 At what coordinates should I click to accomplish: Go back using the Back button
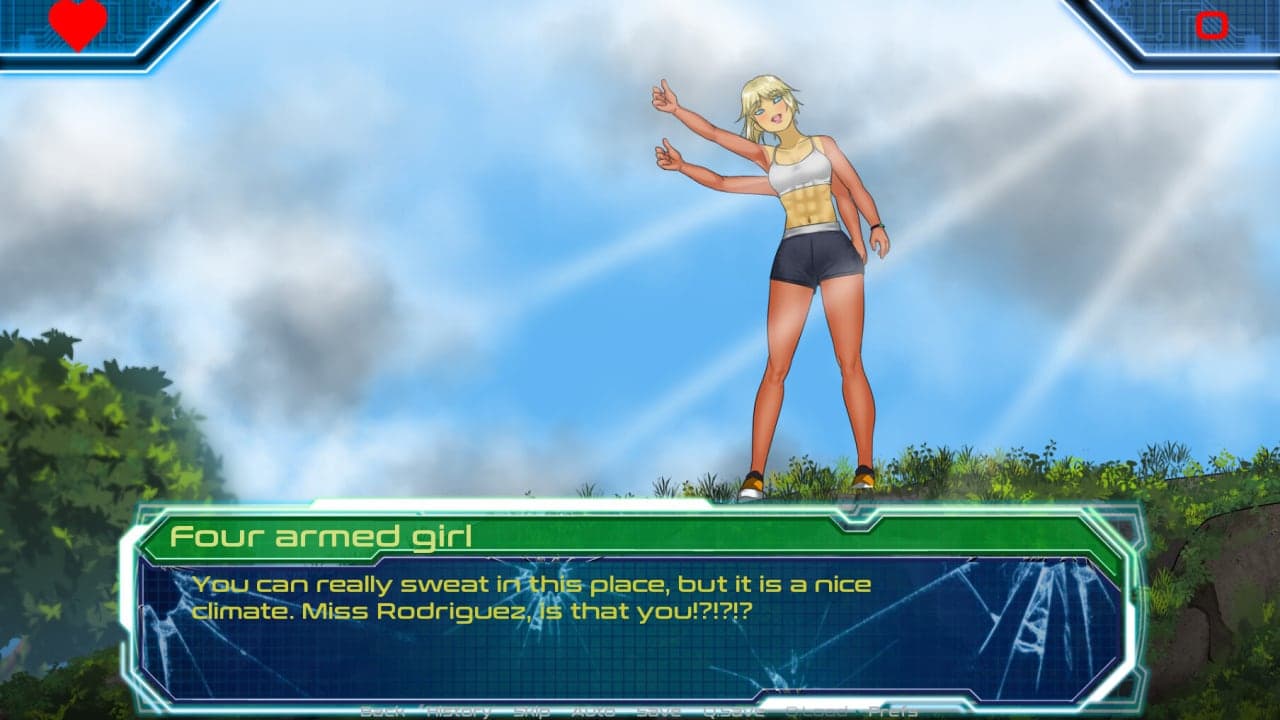[x=382, y=711]
